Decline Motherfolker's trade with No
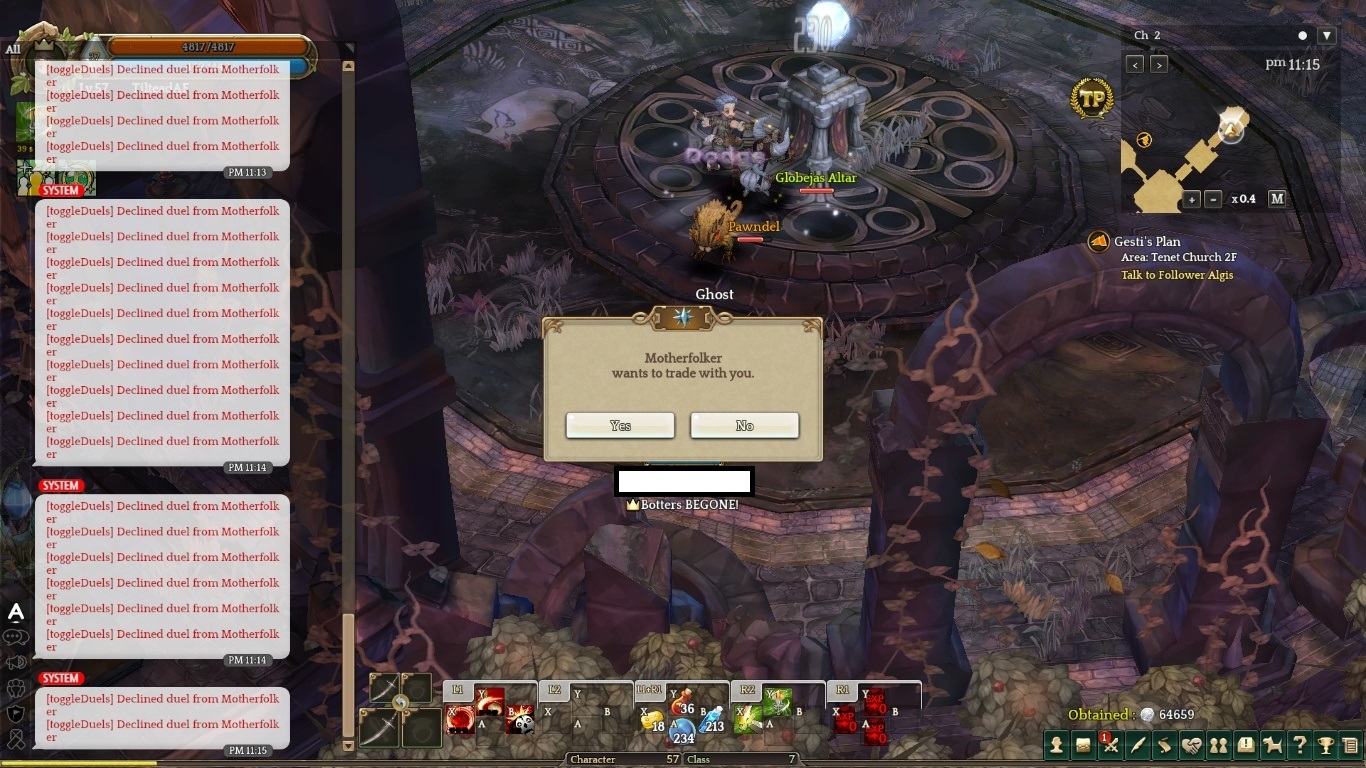Viewport: 1366px width, 768px height. 744,426
